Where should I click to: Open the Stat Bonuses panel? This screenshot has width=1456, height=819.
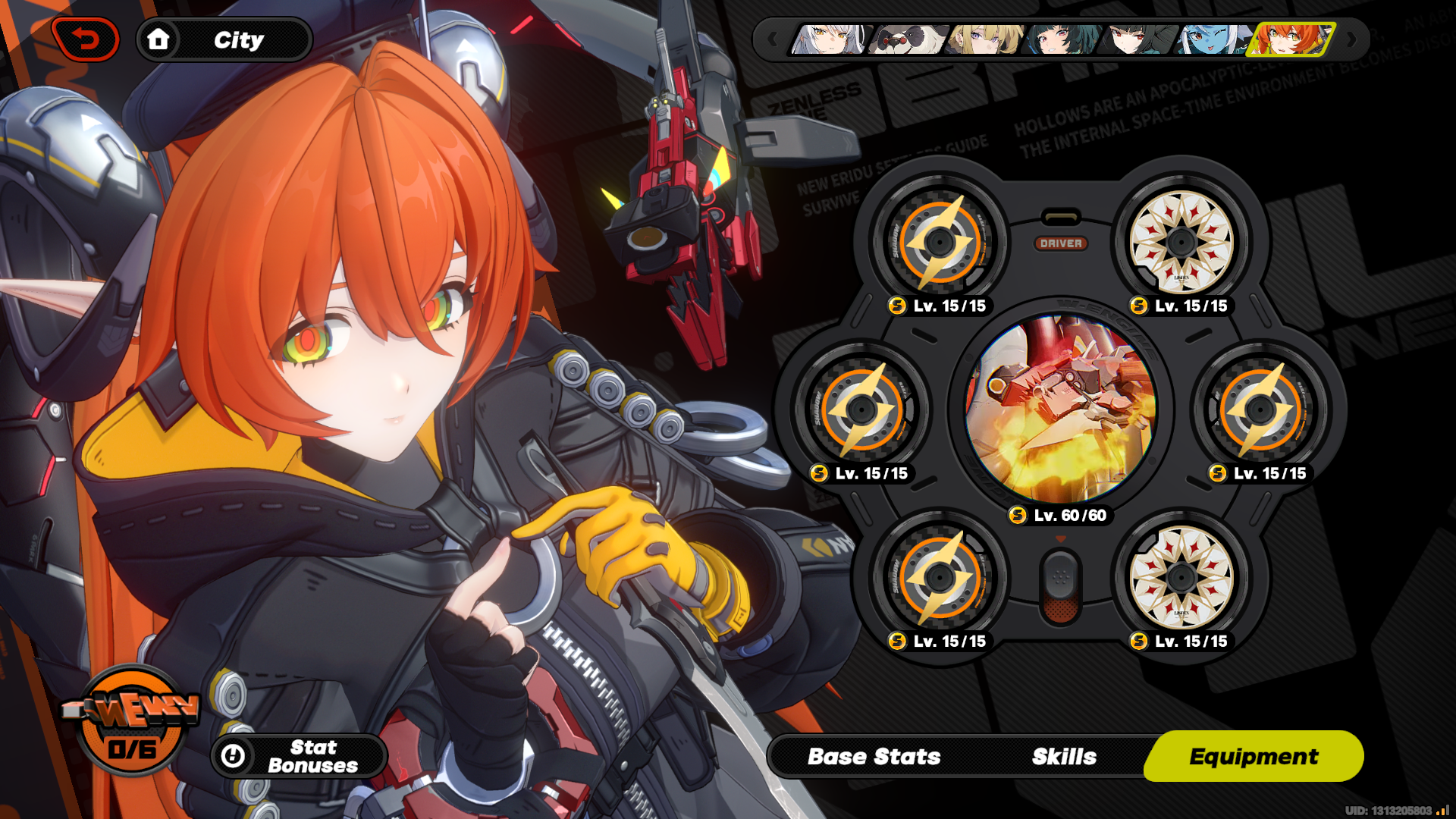[x=299, y=756]
